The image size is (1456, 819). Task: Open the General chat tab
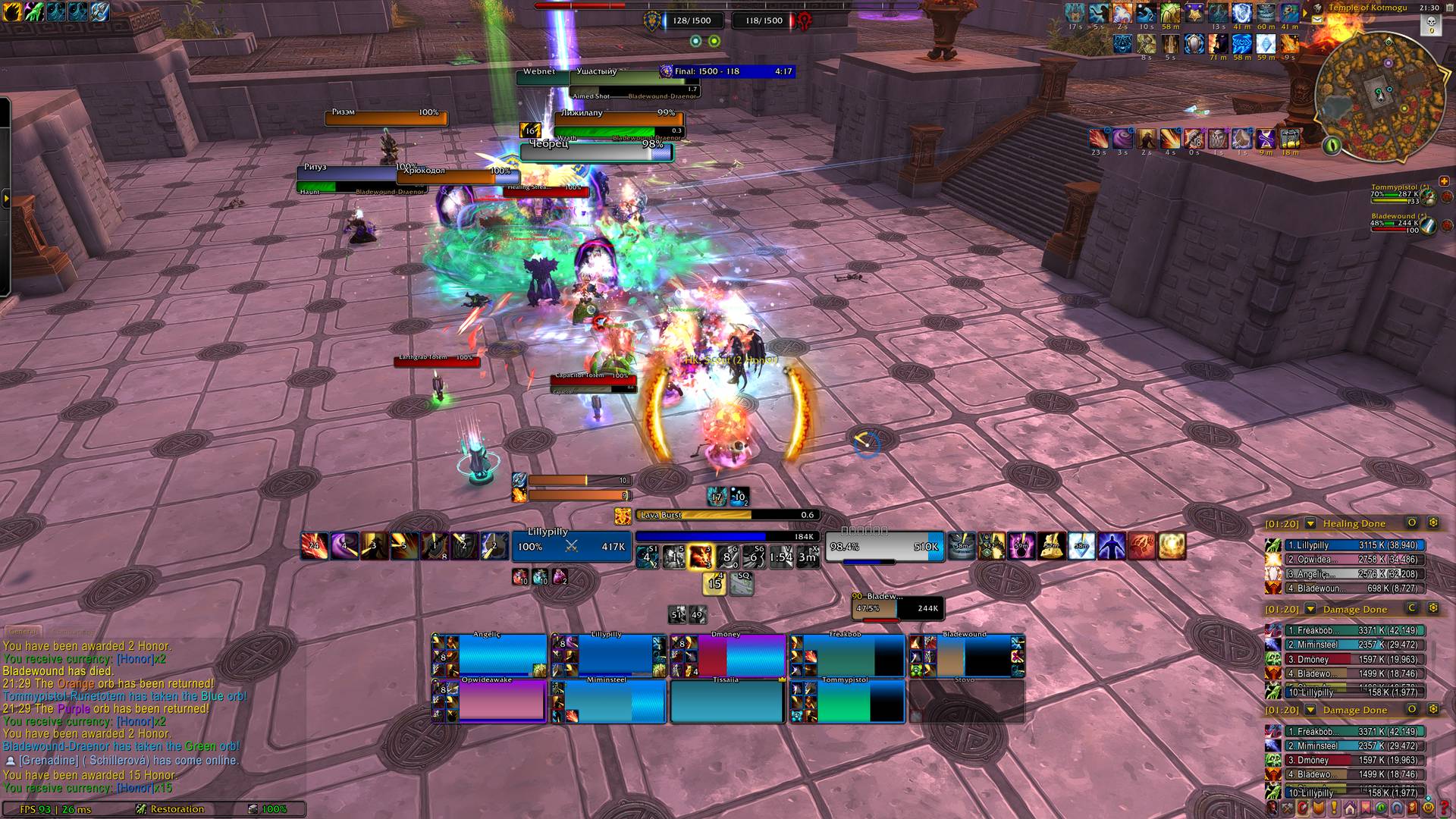(x=23, y=631)
